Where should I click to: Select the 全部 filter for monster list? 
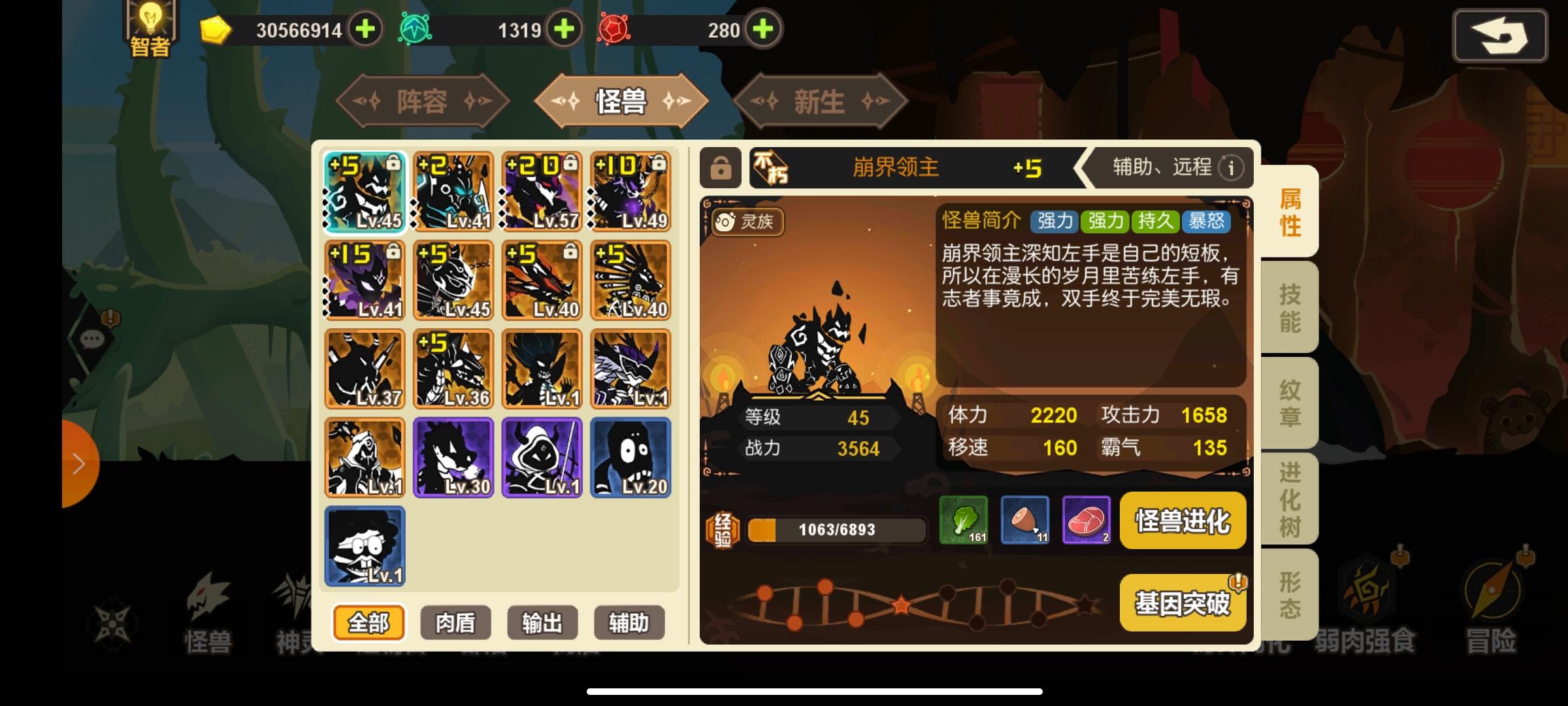tap(370, 623)
